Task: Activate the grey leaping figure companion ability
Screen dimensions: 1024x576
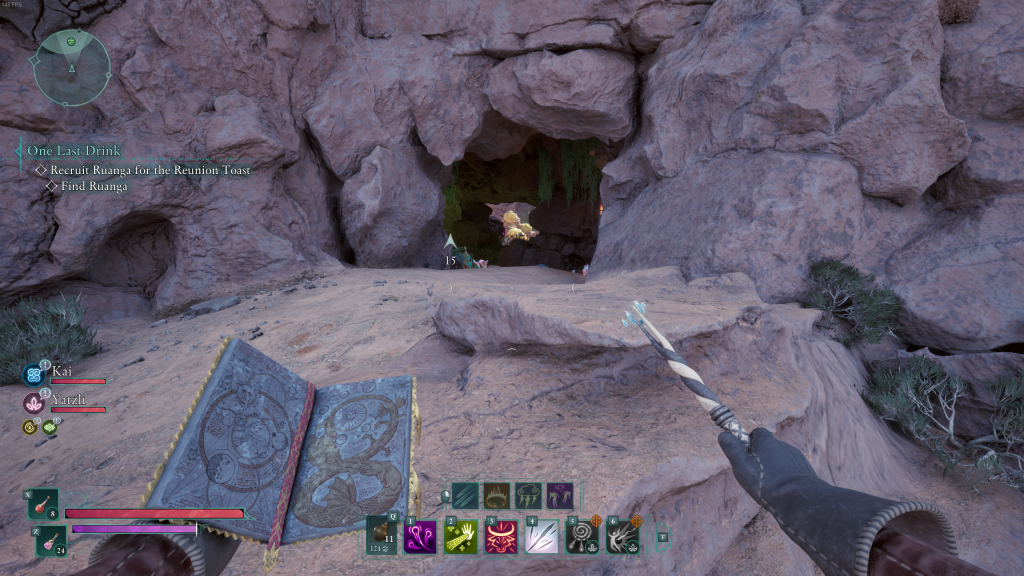Action: coord(622,537)
